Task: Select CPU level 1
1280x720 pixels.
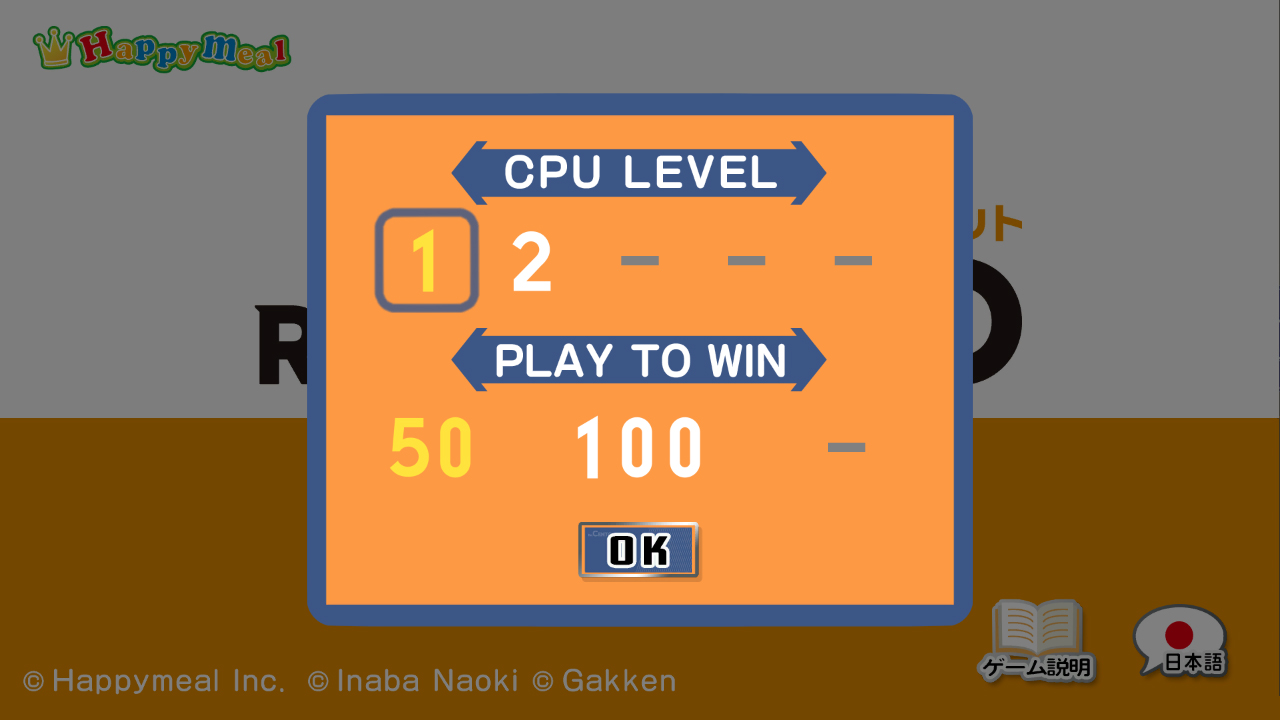Action: click(x=426, y=259)
